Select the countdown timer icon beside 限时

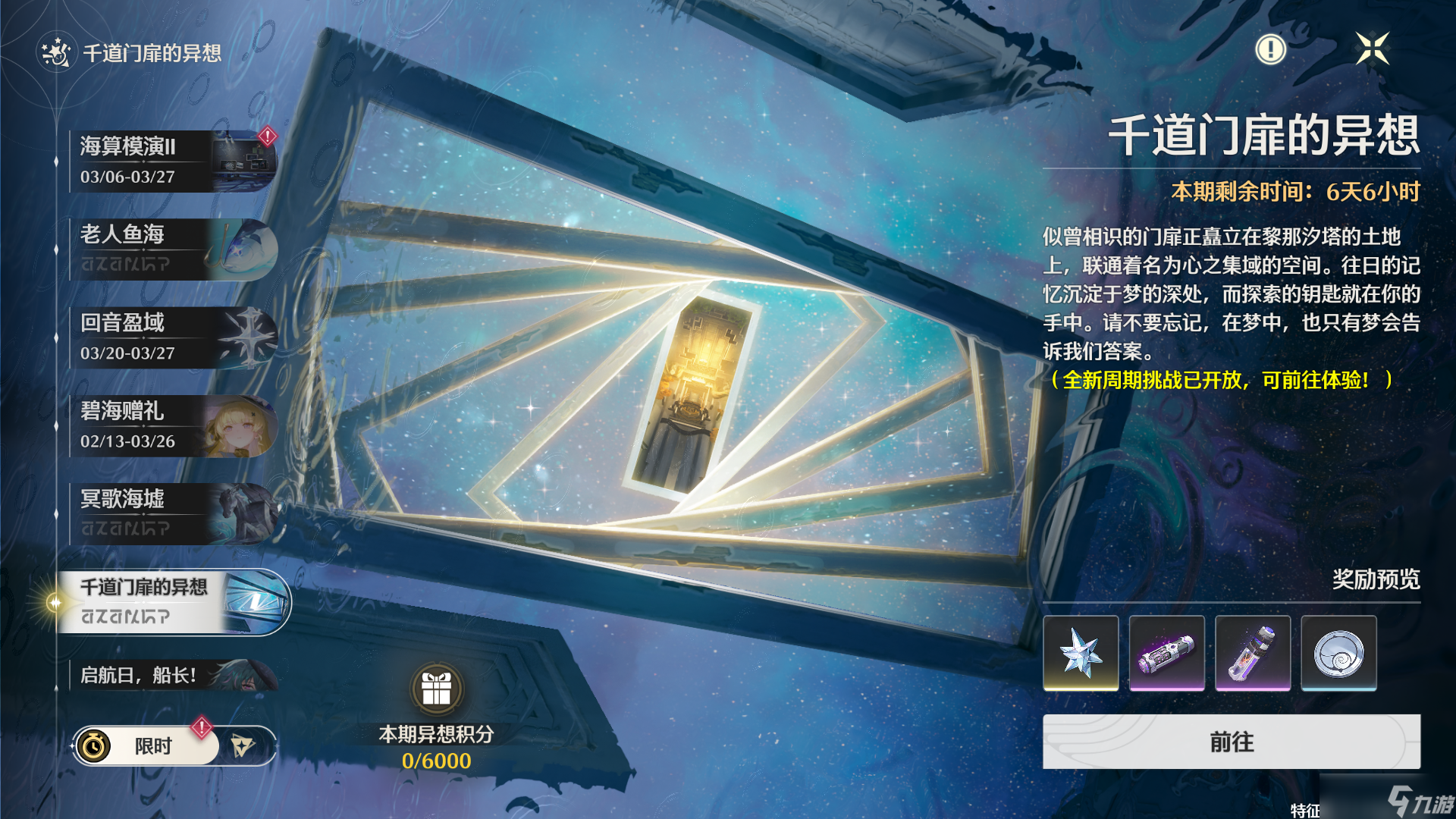(93, 745)
